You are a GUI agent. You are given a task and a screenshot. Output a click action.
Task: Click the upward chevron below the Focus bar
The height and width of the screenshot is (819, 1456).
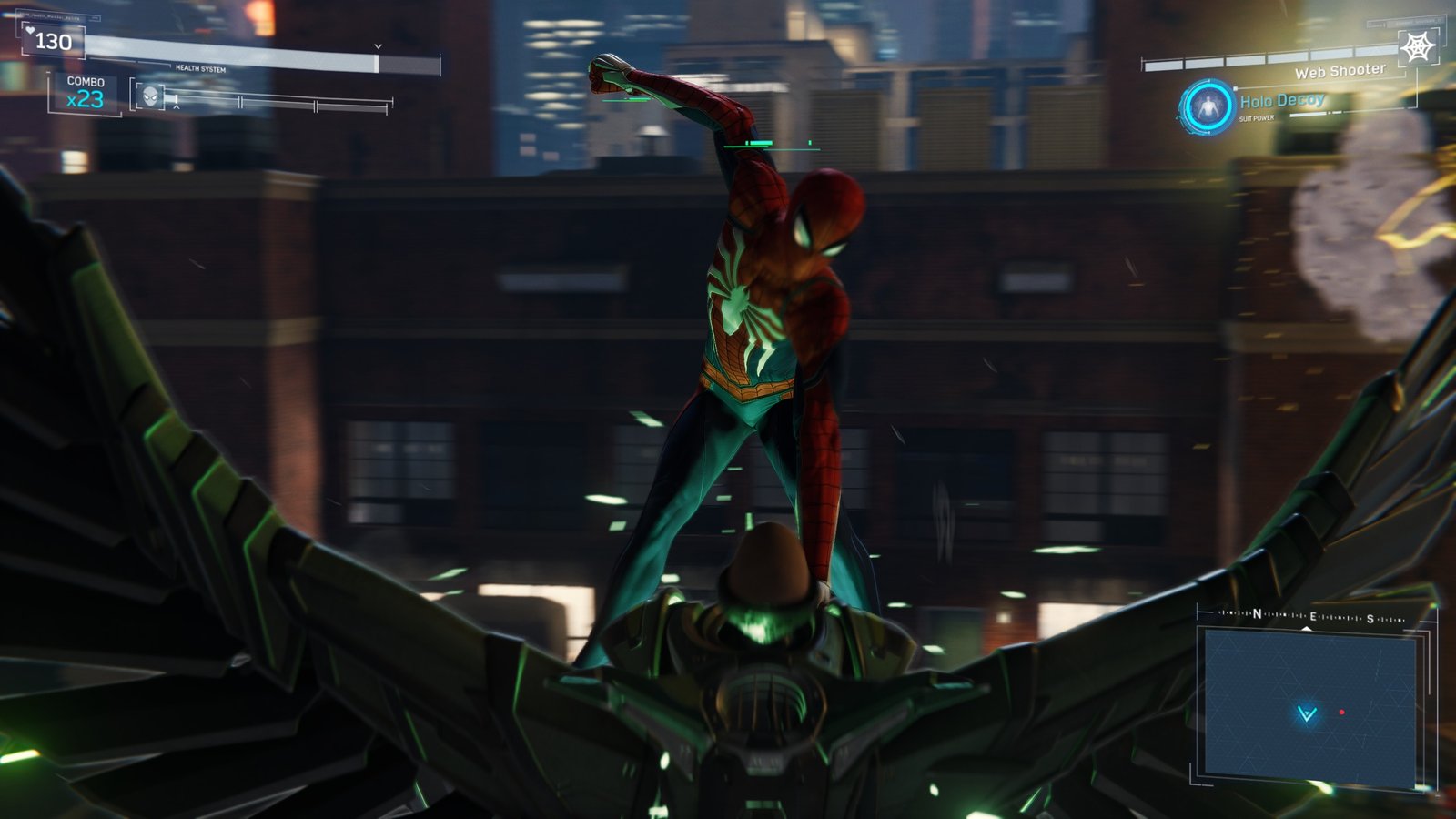point(177,106)
